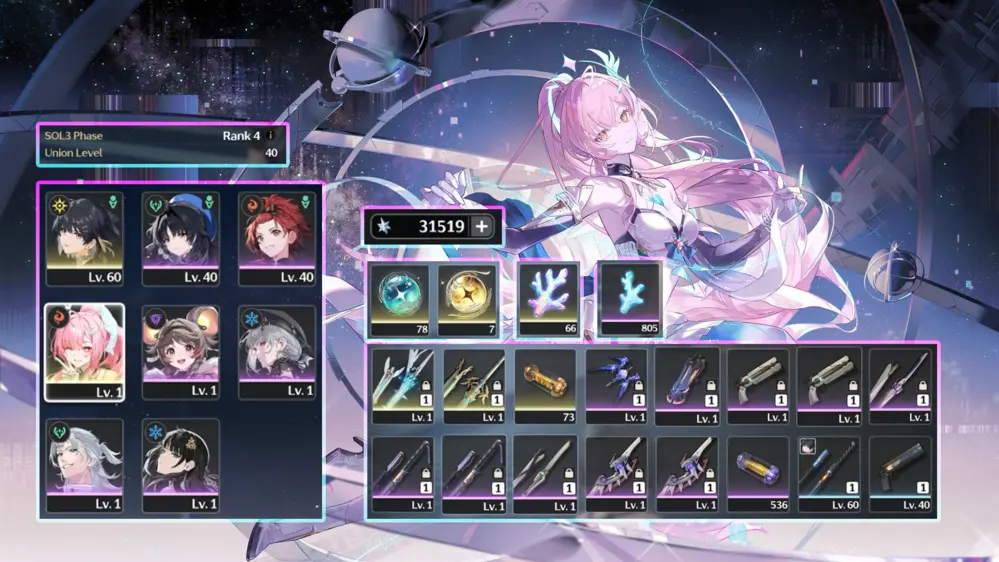Screen dimensions: 999x562
Task: Choose the blue-beret character at Lv. 40
Action: tap(181, 238)
